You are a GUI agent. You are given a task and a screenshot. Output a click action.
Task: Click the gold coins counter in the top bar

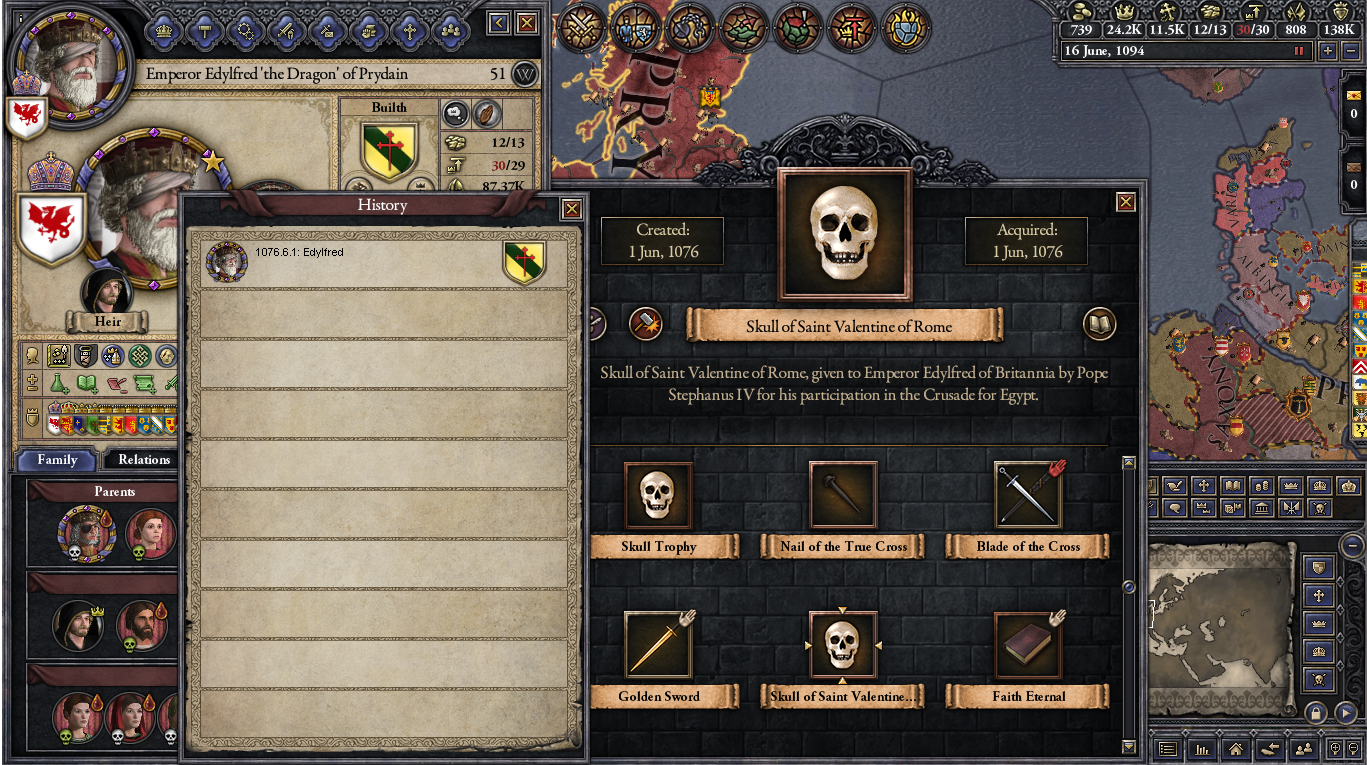pyautogui.click(x=1081, y=30)
